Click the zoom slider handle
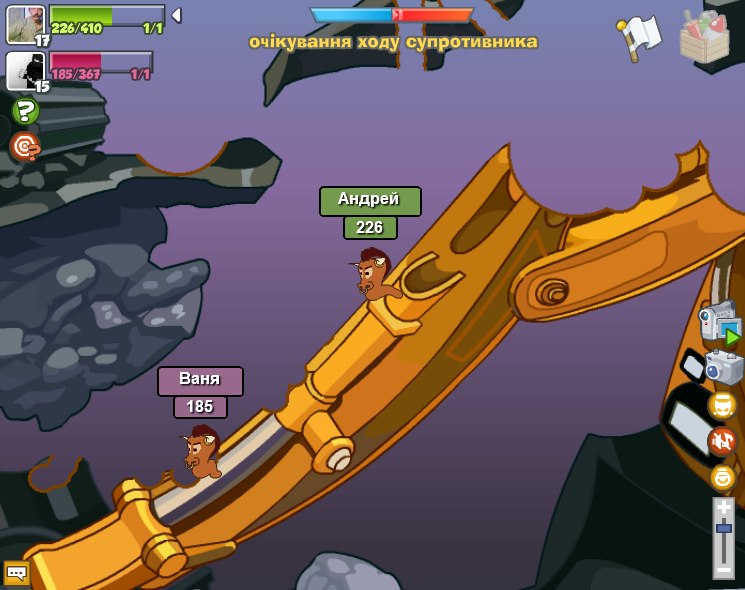Image resolution: width=745 pixels, height=590 pixels. [723, 528]
